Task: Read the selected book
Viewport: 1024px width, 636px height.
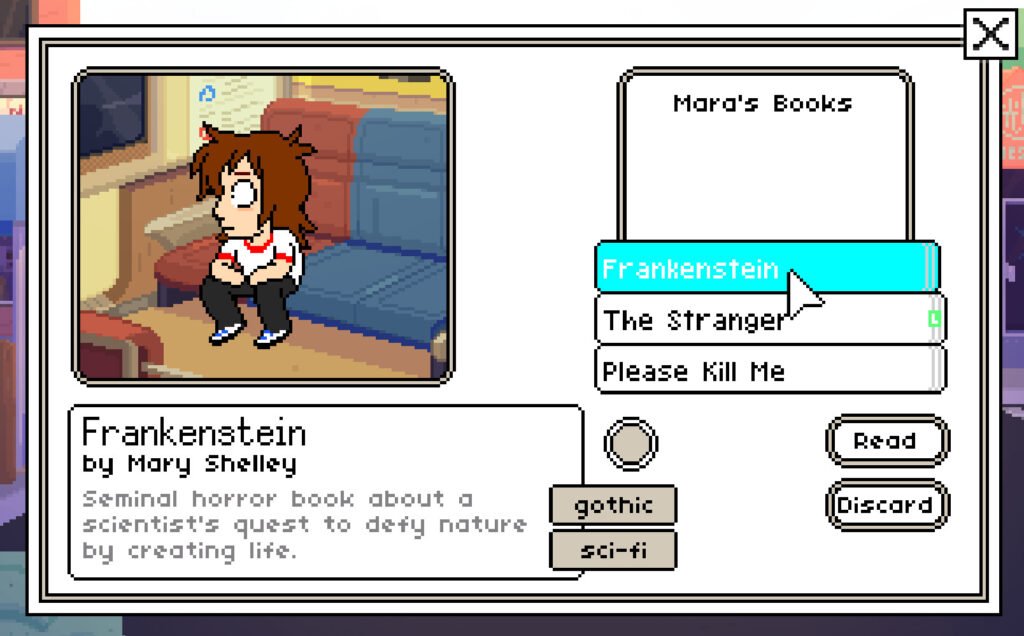Action: pyautogui.click(x=886, y=441)
